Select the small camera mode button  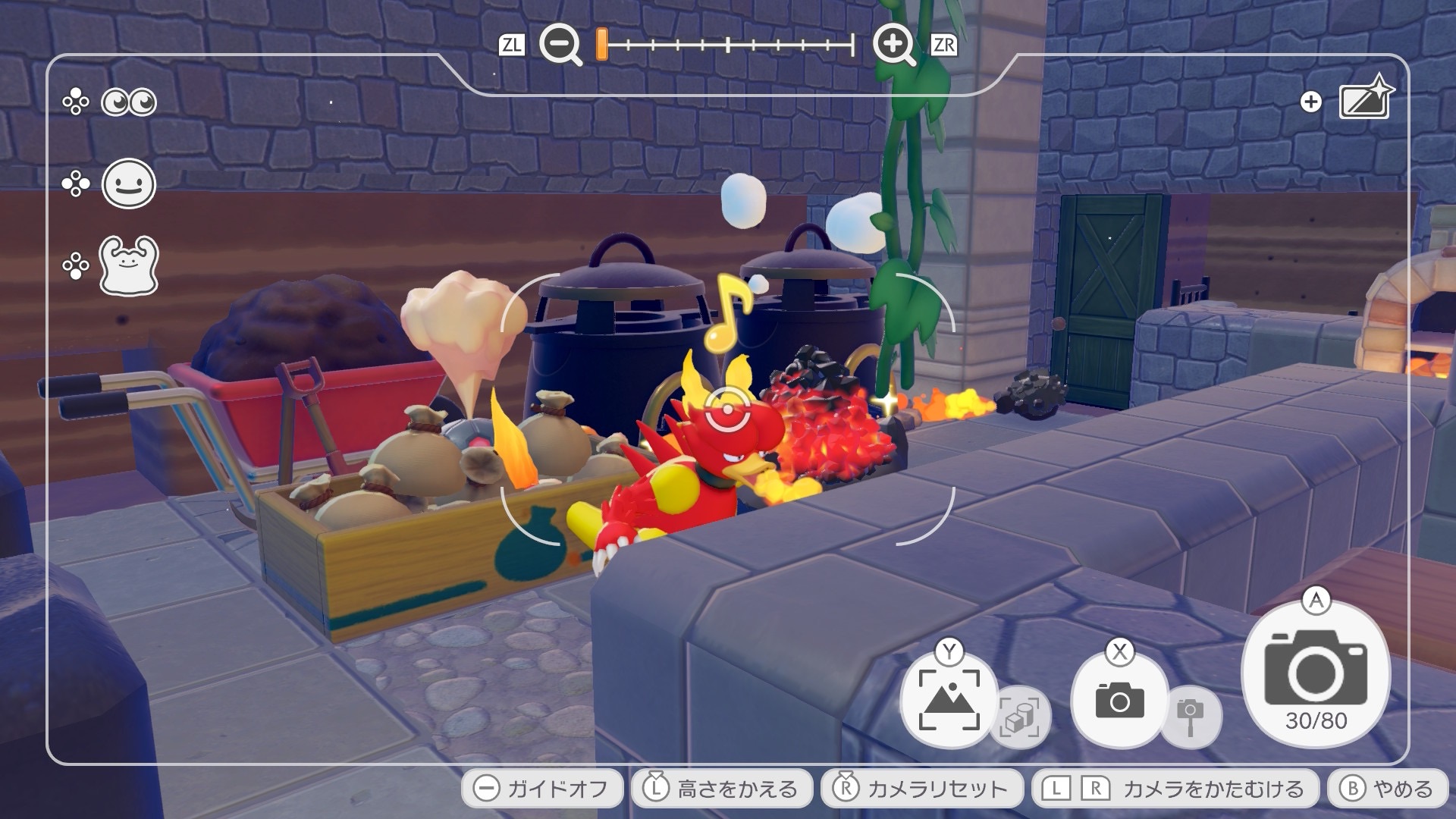pyautogui.click(x=1119, y=699)
